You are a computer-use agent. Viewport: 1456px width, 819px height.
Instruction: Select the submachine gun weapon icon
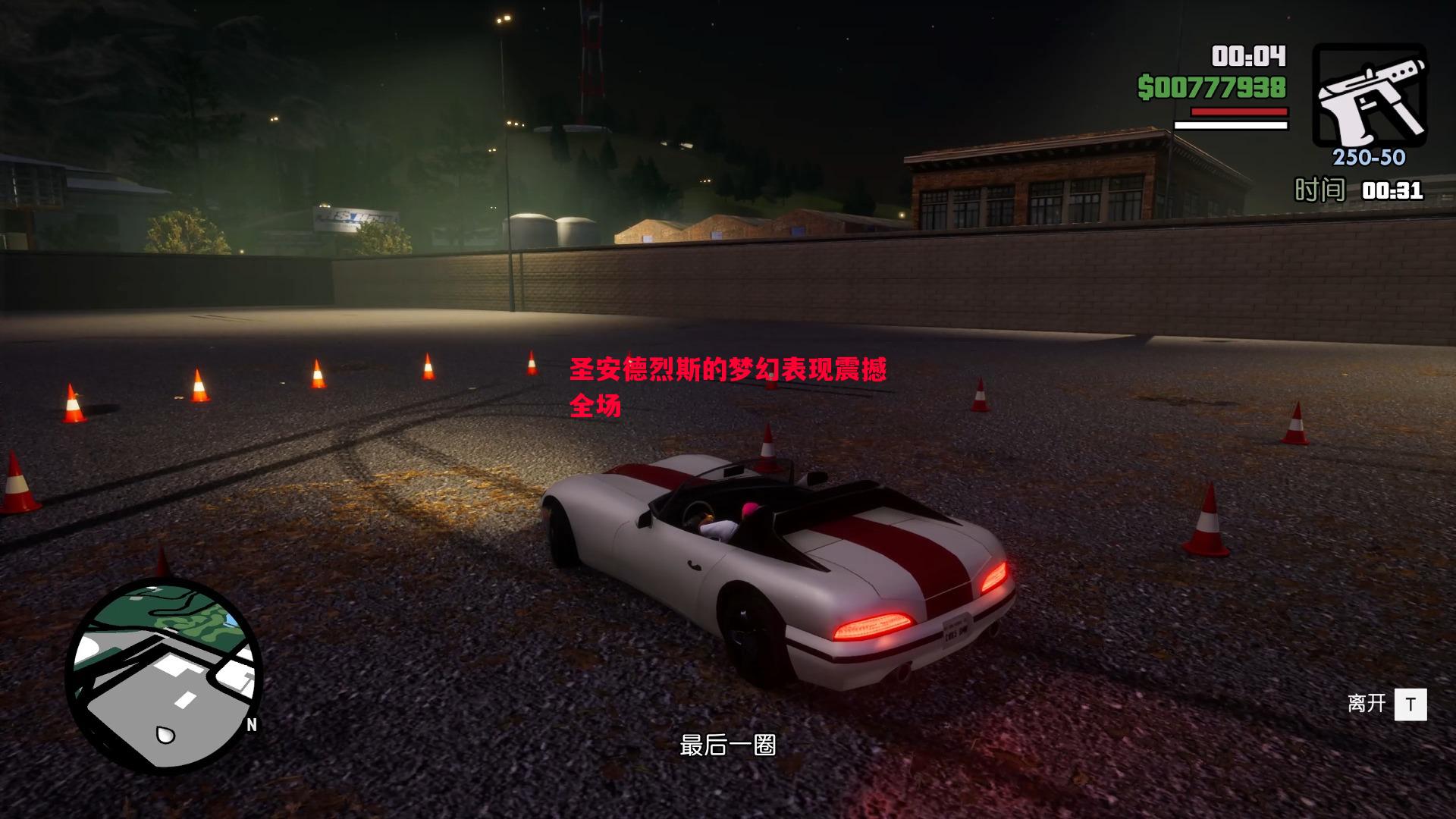pos(1370,96)
